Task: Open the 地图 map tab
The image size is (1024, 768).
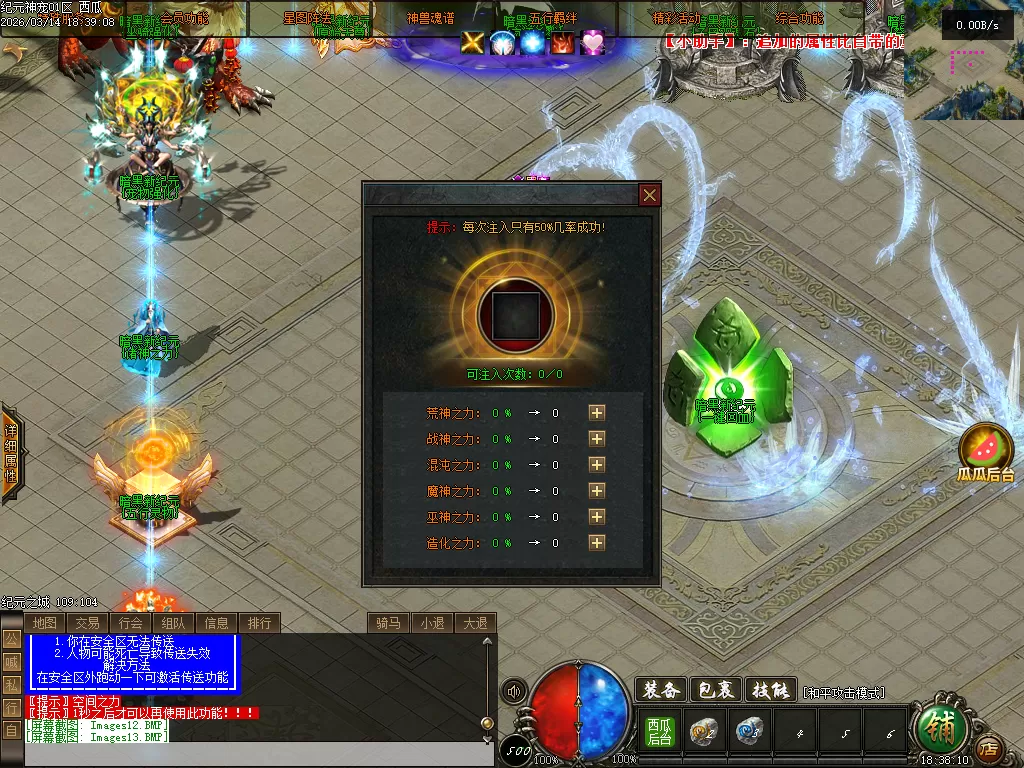Action: [x=44, y=623]
